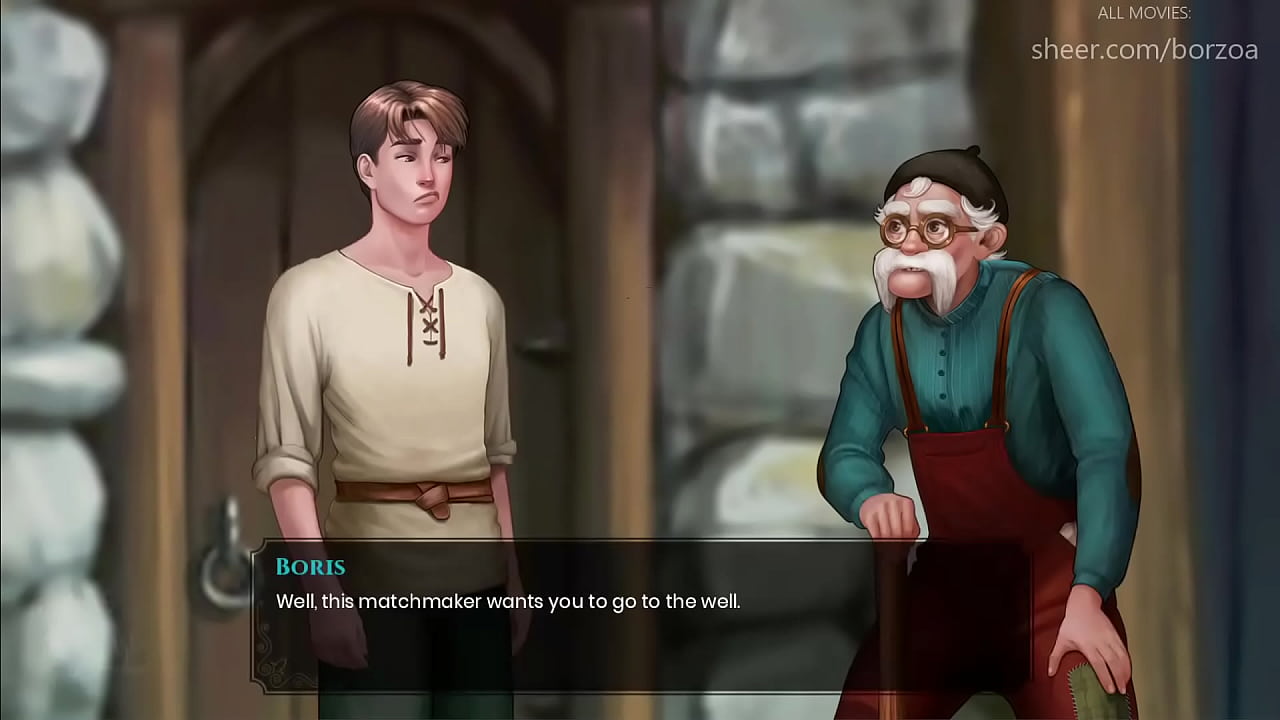Advance Boris's dialogue by clicking the text box
Image resolution: width=1280 pixels, height=720 pixels.
(640, 615)
